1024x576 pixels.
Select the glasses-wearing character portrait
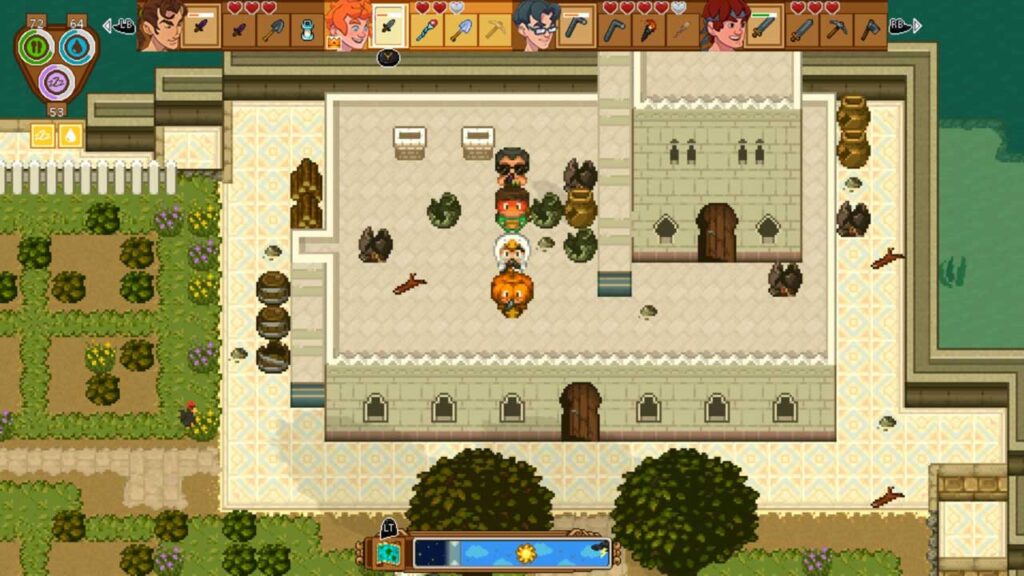535,25
